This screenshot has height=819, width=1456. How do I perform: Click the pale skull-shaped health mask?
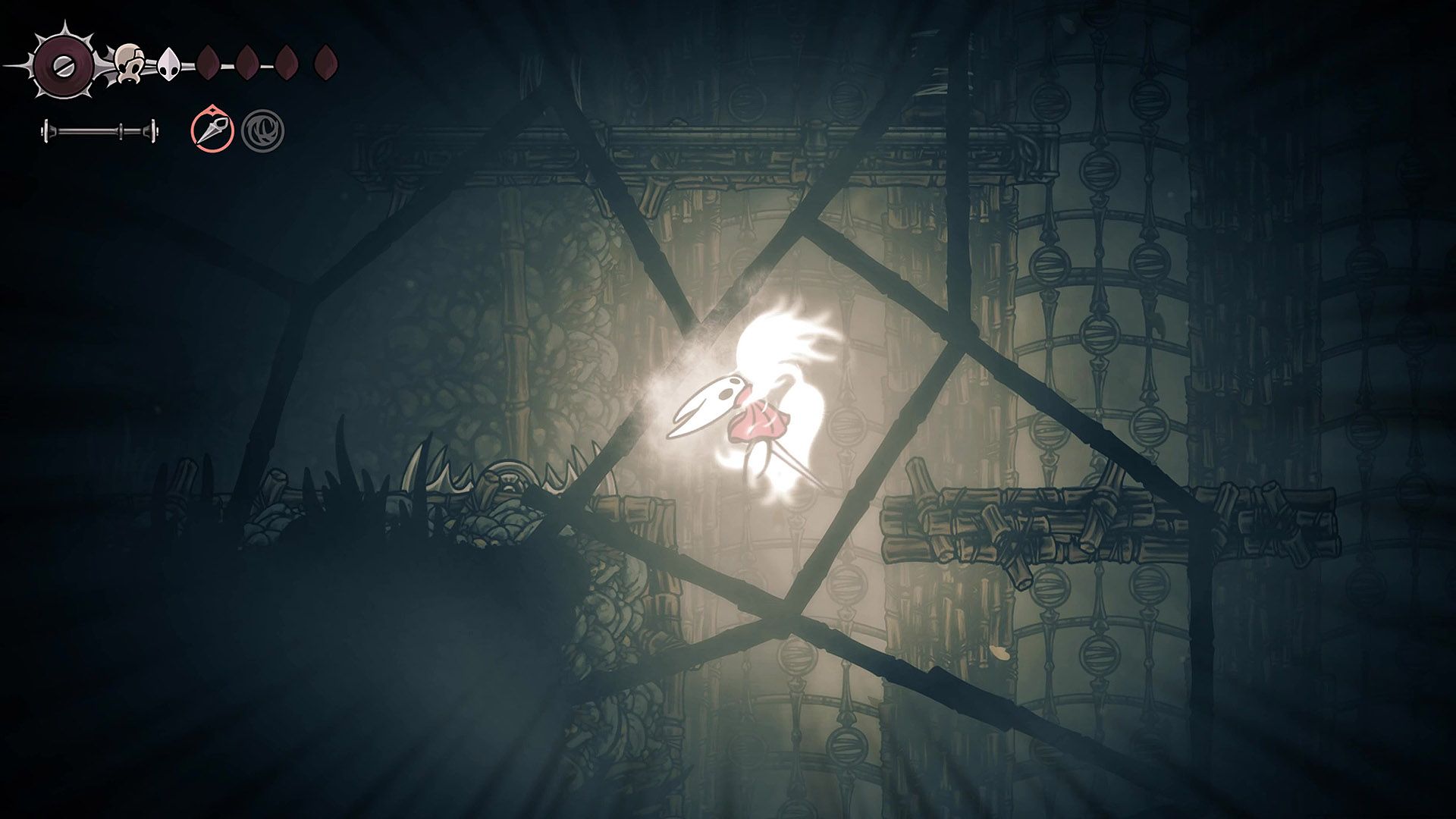click(129, 62)
